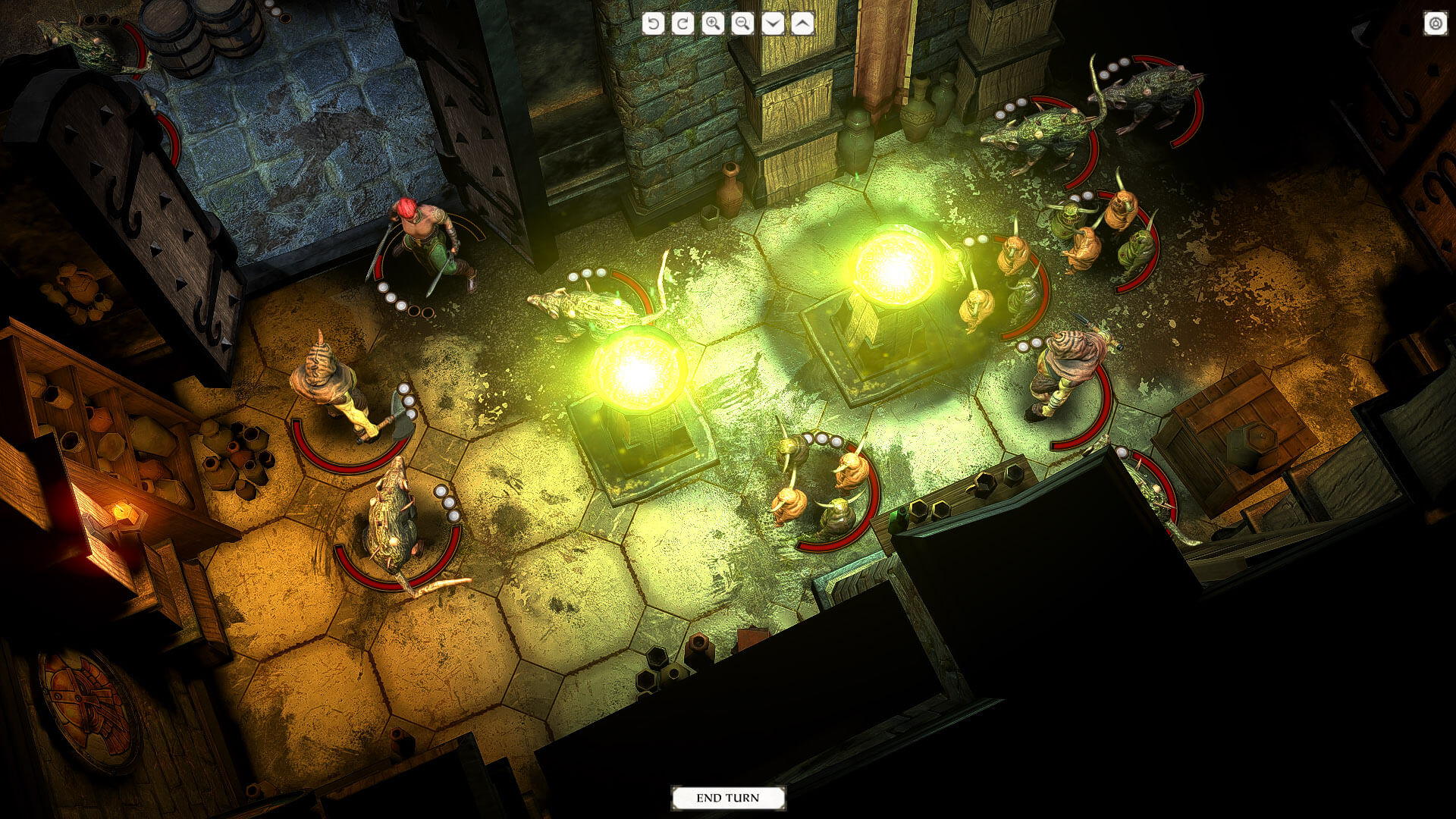Zoom in with the magnifier plus button
The width and height of the screenshot is (1456, 819).
(x=713, y=24)
